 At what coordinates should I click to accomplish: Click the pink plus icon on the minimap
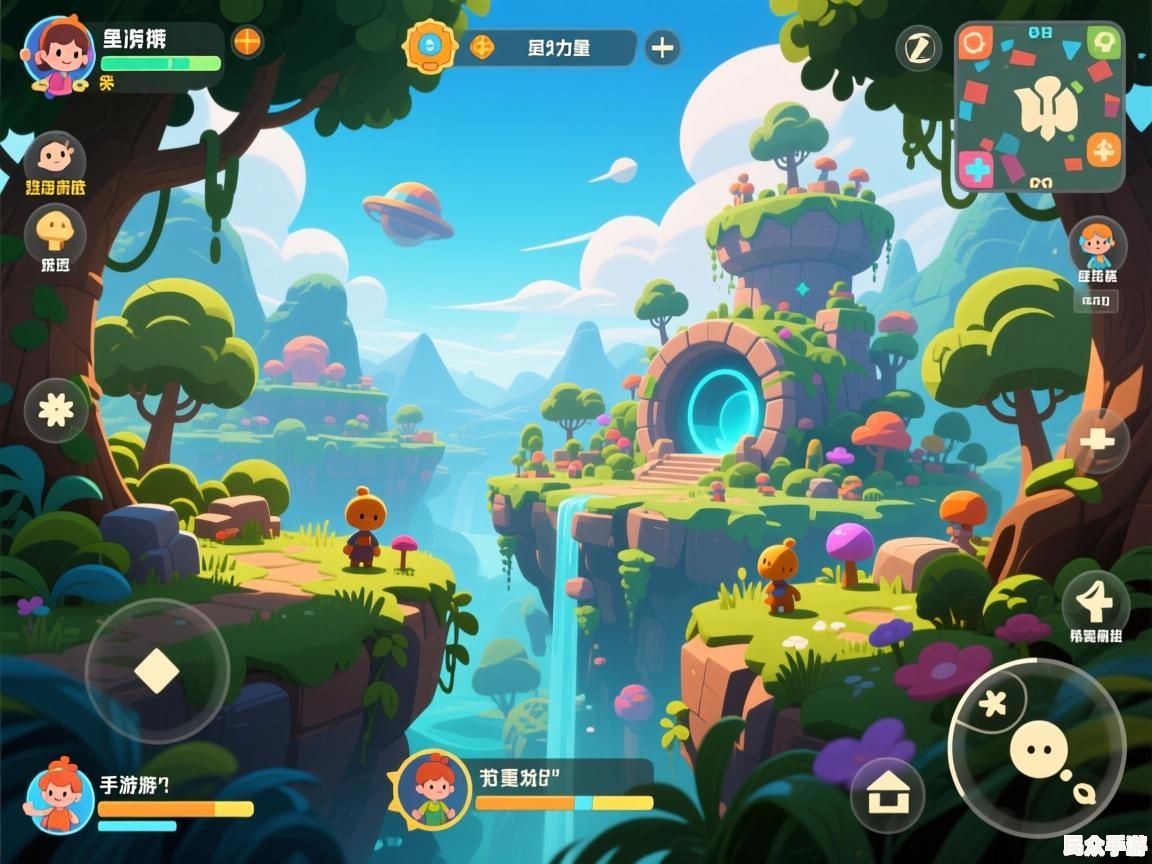[976, 167]
